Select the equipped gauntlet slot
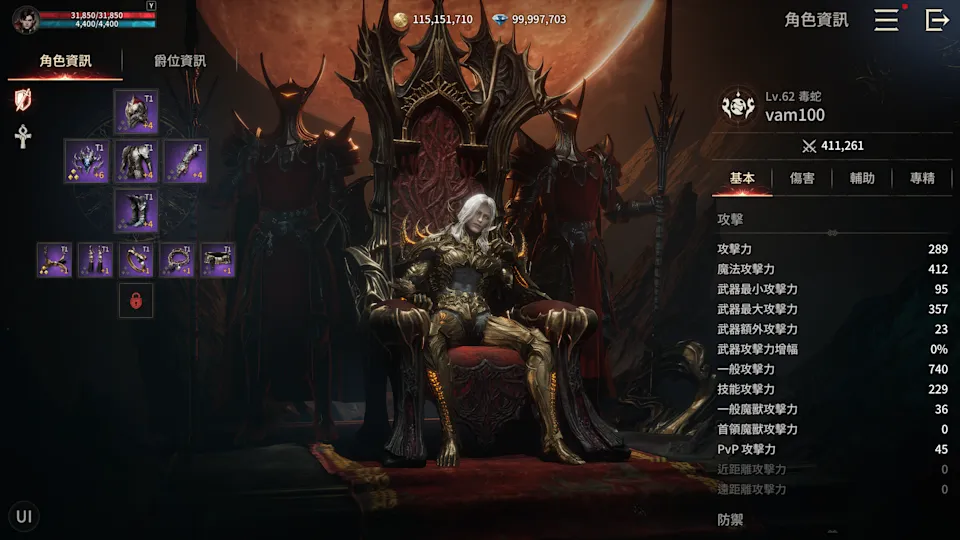 [185, 161]
